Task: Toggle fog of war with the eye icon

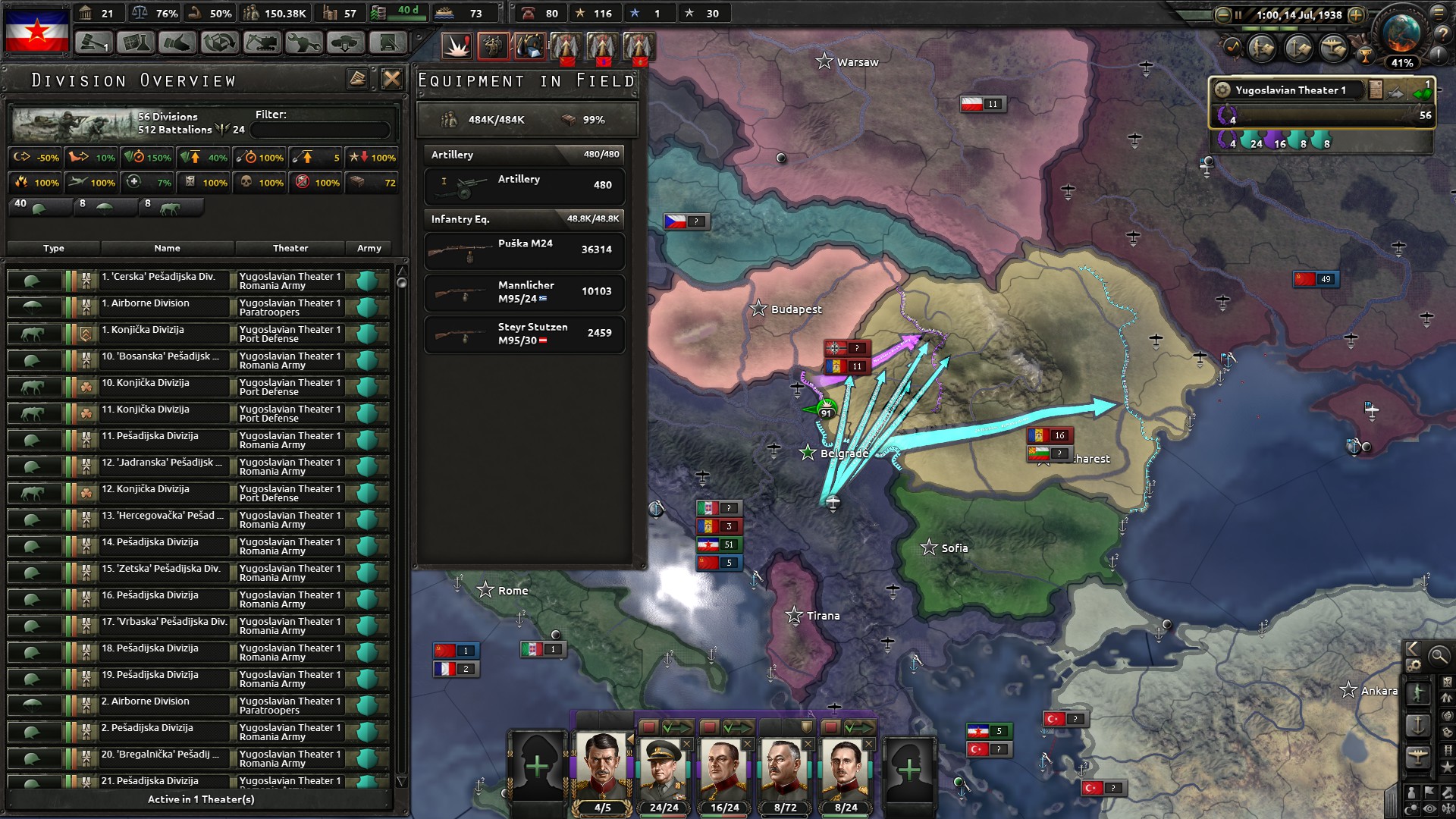Action: pyautogui.click(x=1429, y=808)
